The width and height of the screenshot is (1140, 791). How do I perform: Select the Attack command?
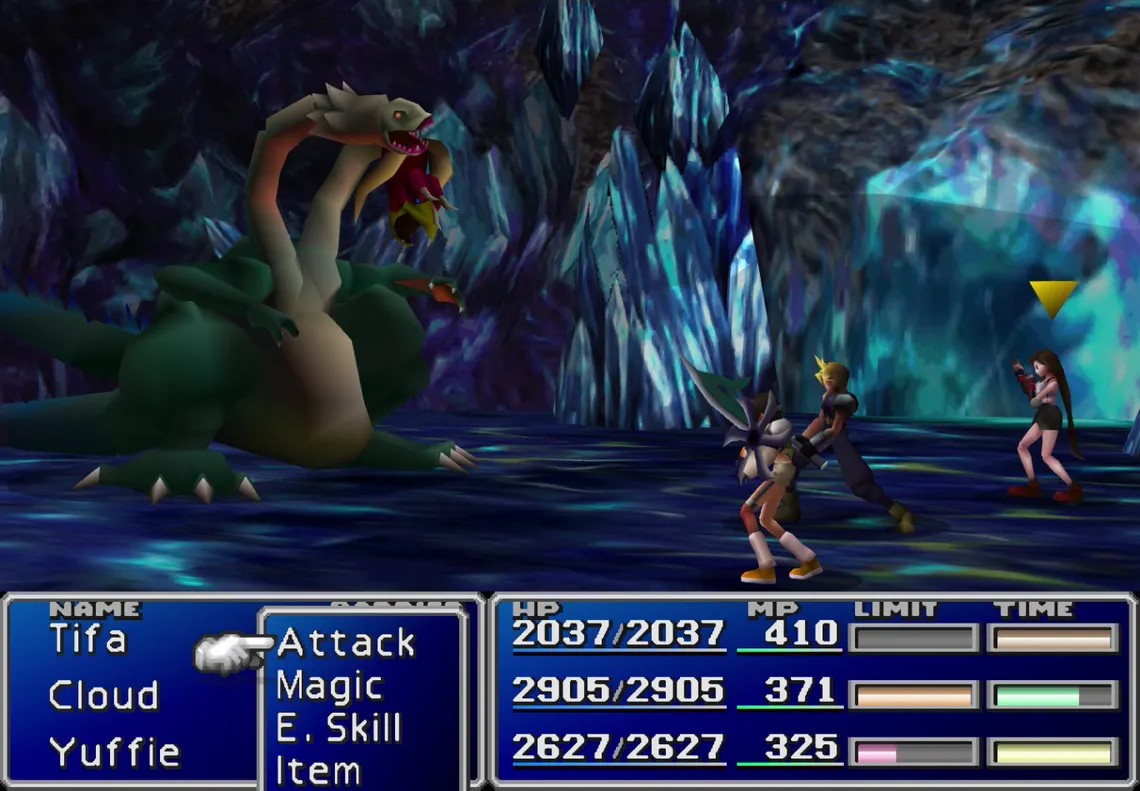(345, 643)
